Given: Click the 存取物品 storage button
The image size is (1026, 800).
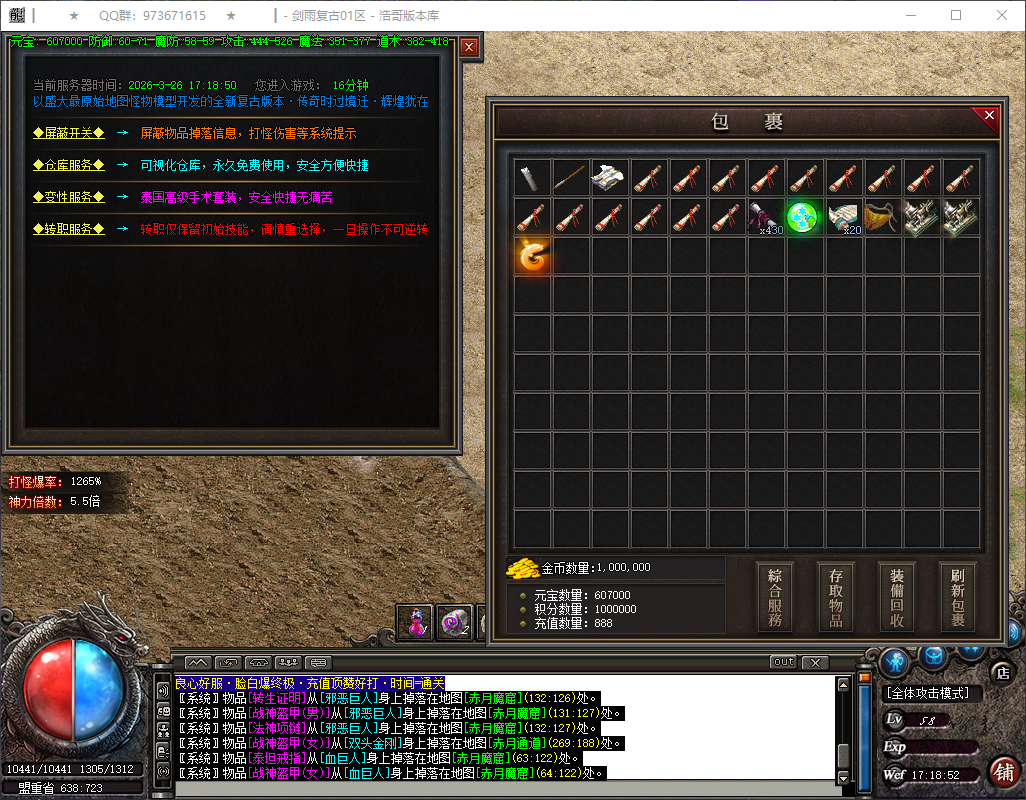Looking at the screenshot, I should (836, 597).
